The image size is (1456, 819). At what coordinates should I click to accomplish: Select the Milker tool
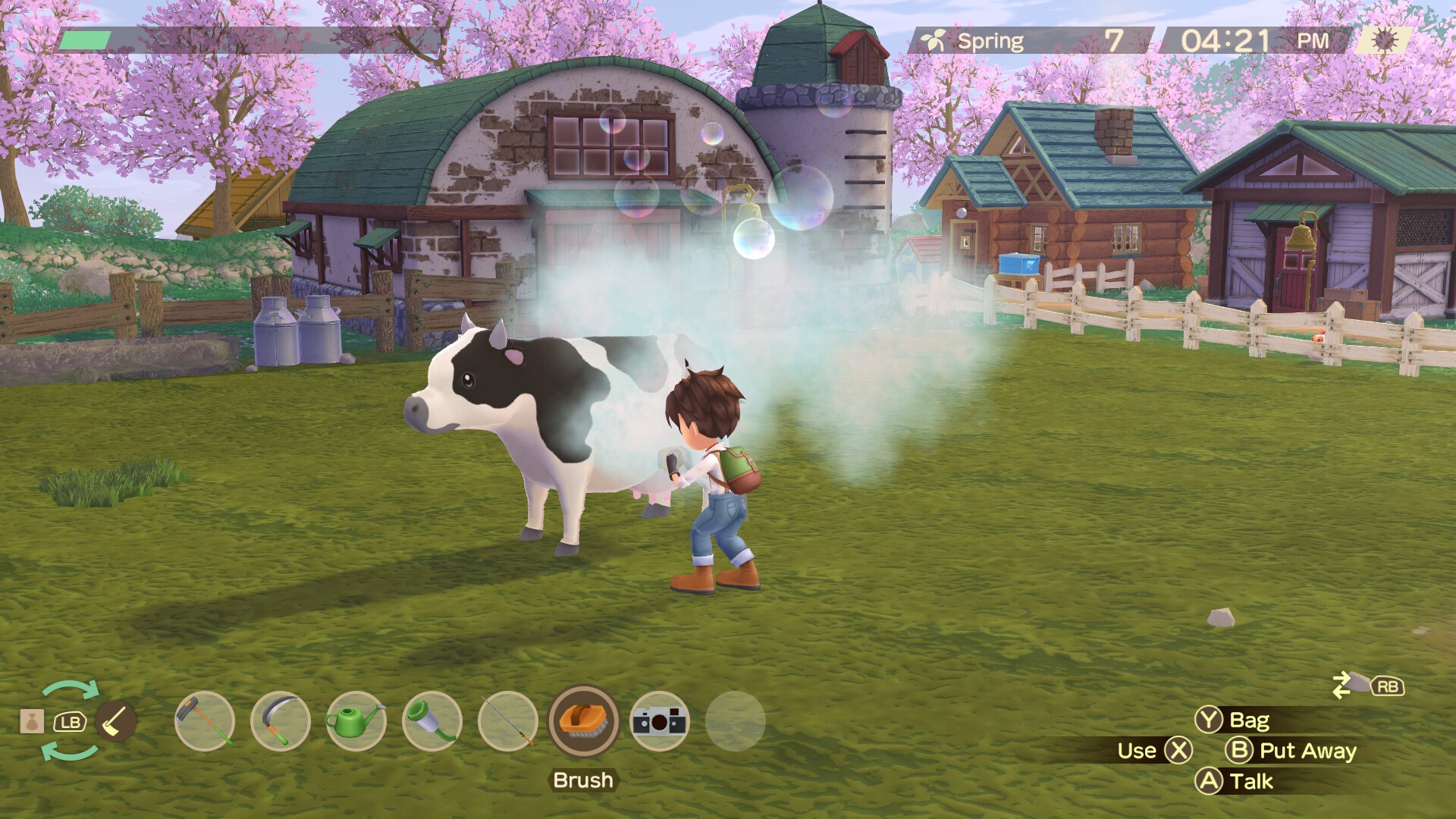click(x=431, y=722)
